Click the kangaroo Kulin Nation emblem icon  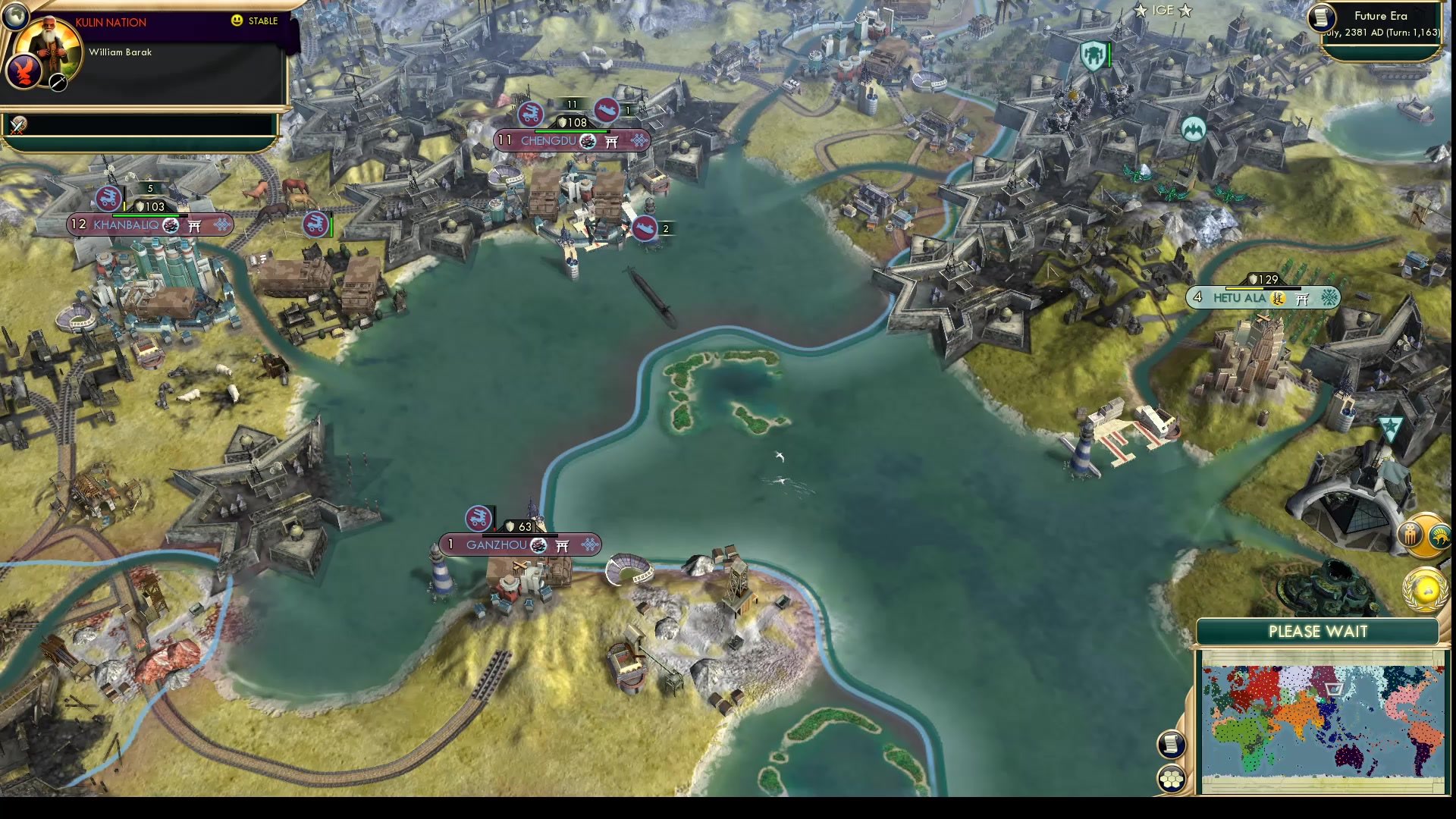(1439, 536)
